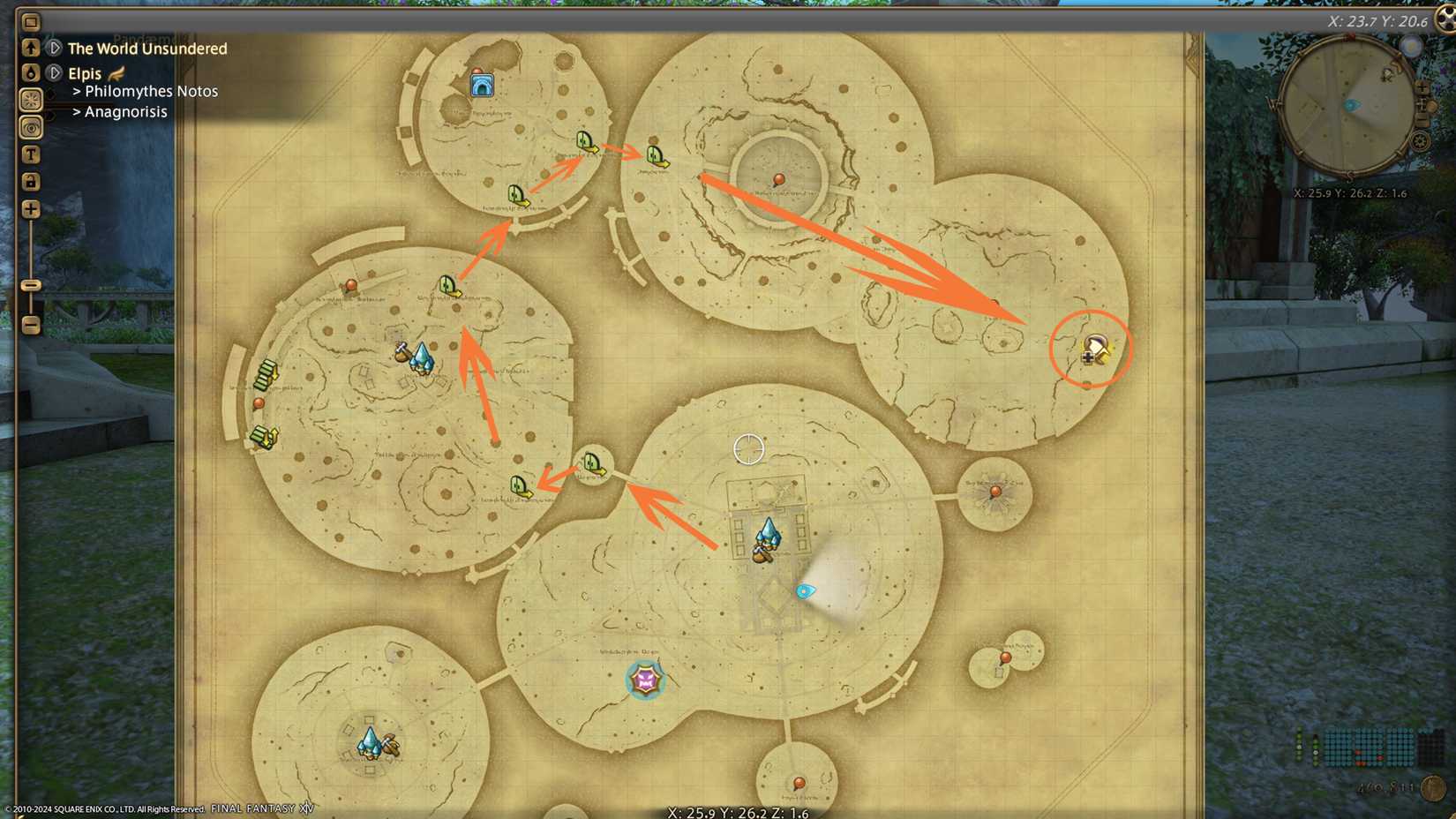Toggle the T icon for map text display
1456x819 pixels.
[x=31, y=154]
